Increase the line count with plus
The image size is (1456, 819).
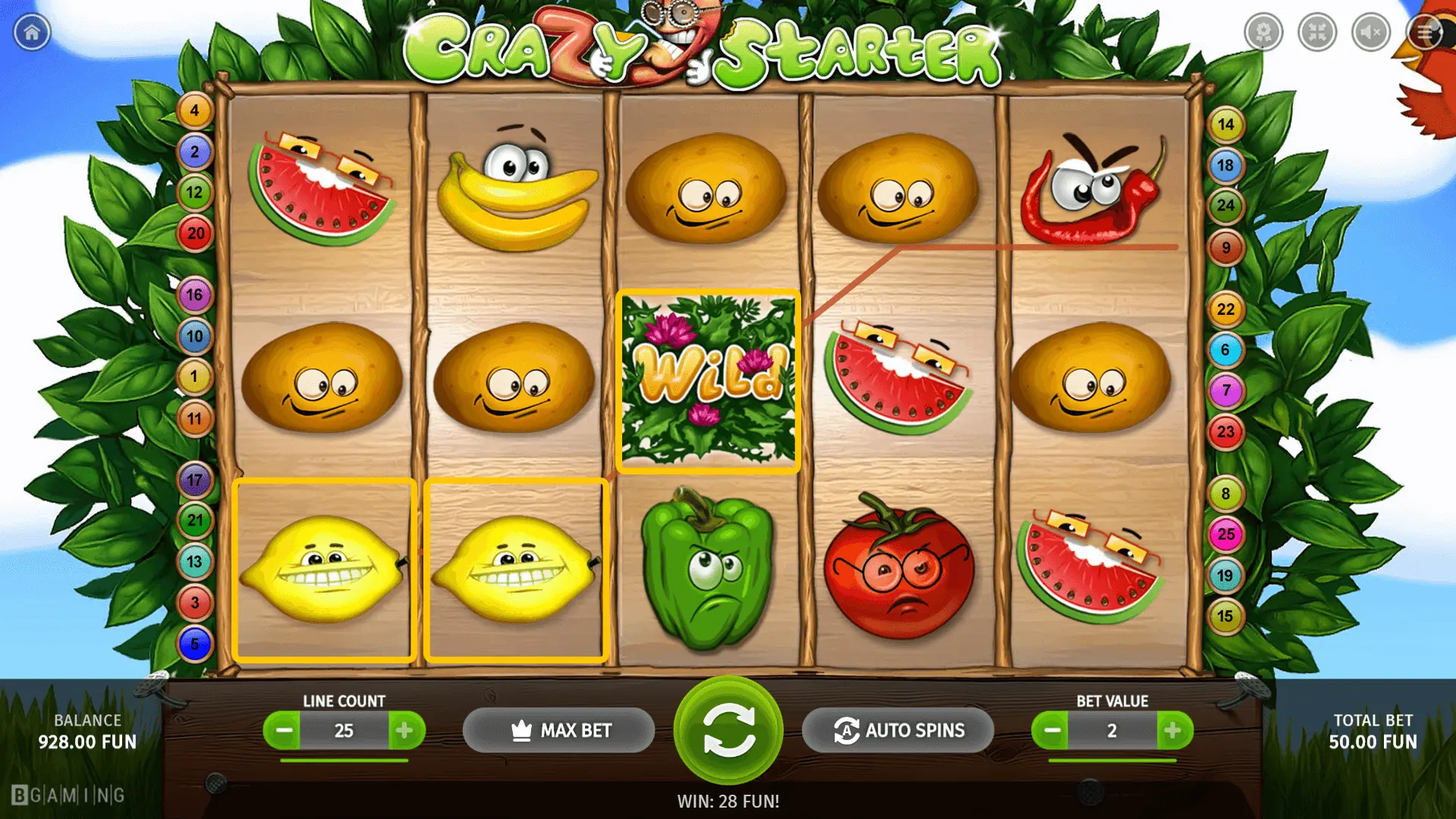404,730
